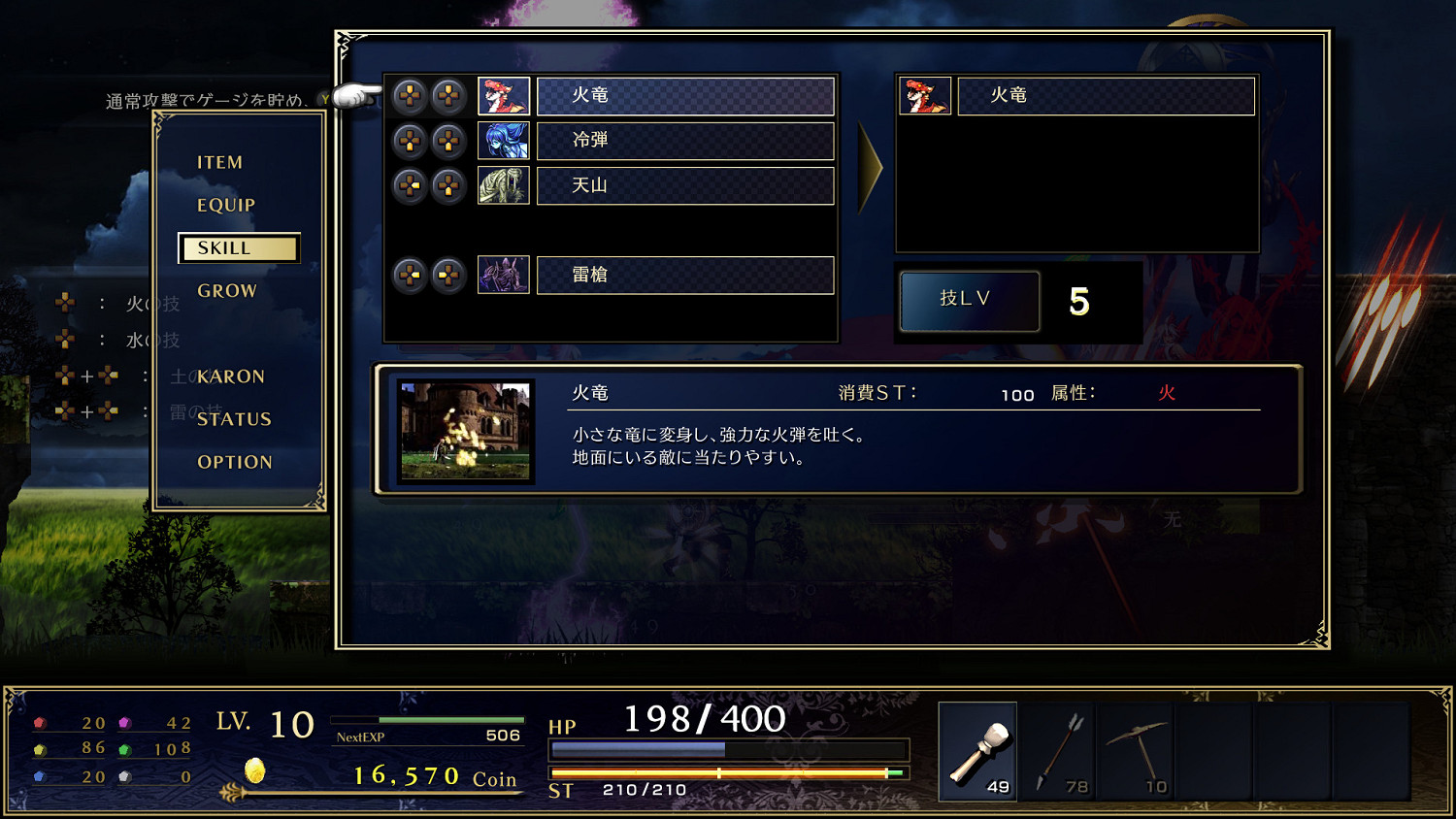Select the equipped 火竜 portrait in the right panel
1456x819 pixels.
pyautogui.click(x=923, y=96)
